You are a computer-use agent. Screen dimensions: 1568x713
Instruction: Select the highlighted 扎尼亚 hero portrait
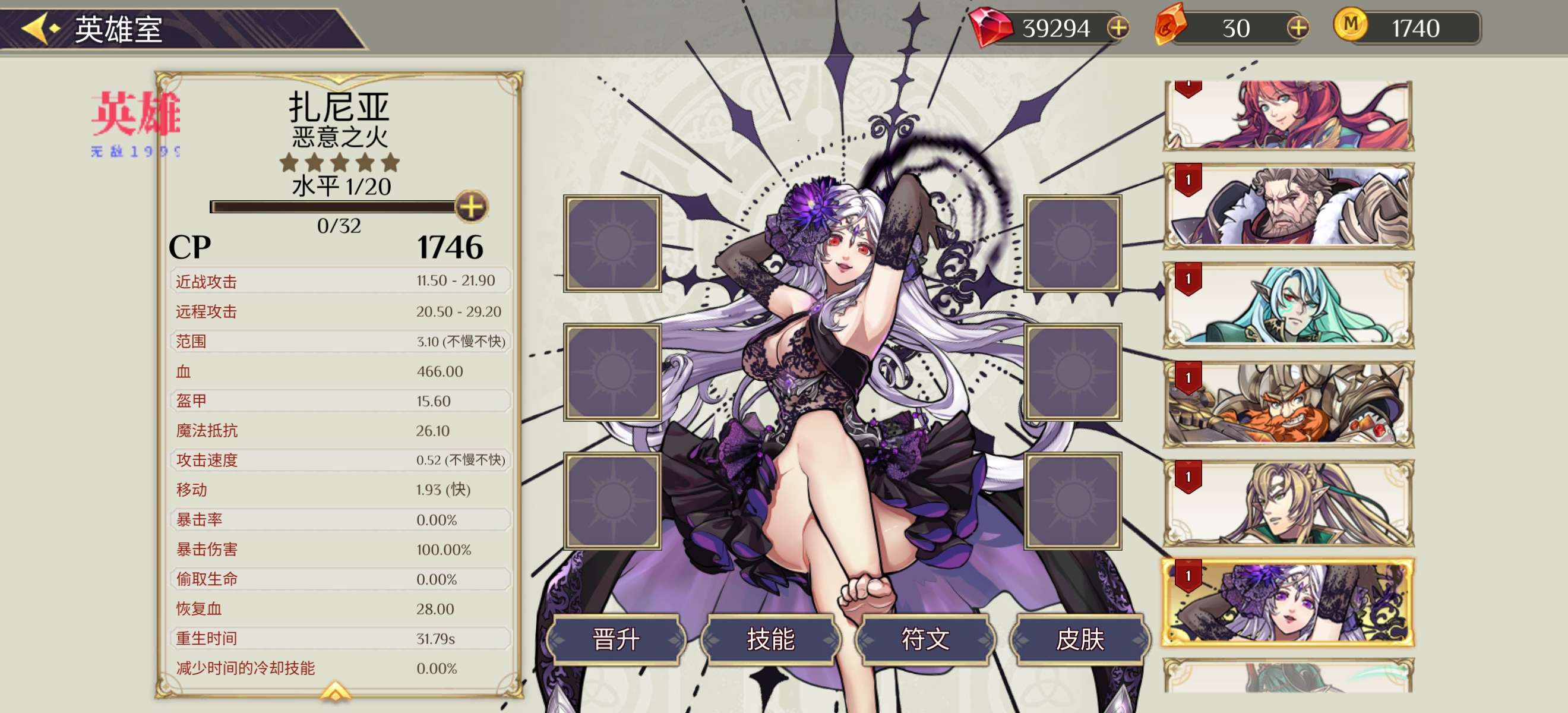(x=1288, y=602)
